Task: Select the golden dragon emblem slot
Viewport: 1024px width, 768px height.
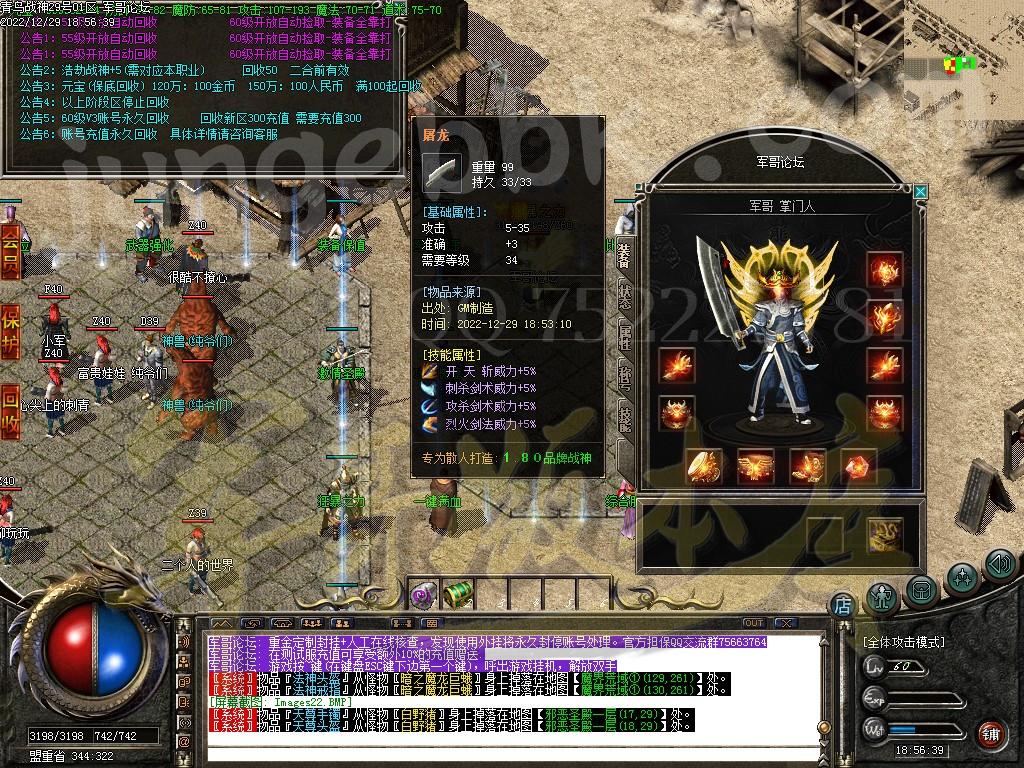Action: (884, 534)
